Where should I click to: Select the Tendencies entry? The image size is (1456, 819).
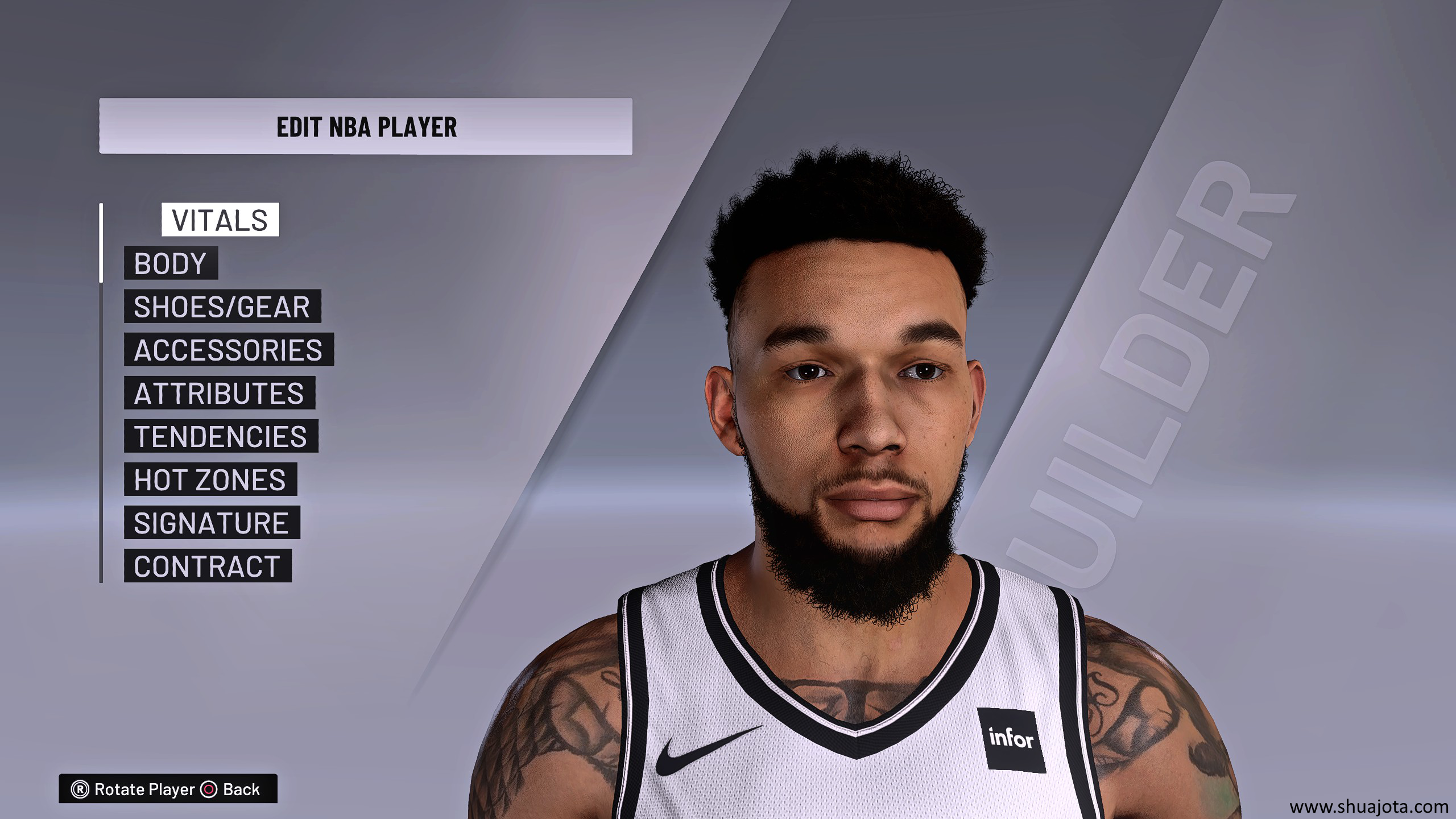pos(221,436)
